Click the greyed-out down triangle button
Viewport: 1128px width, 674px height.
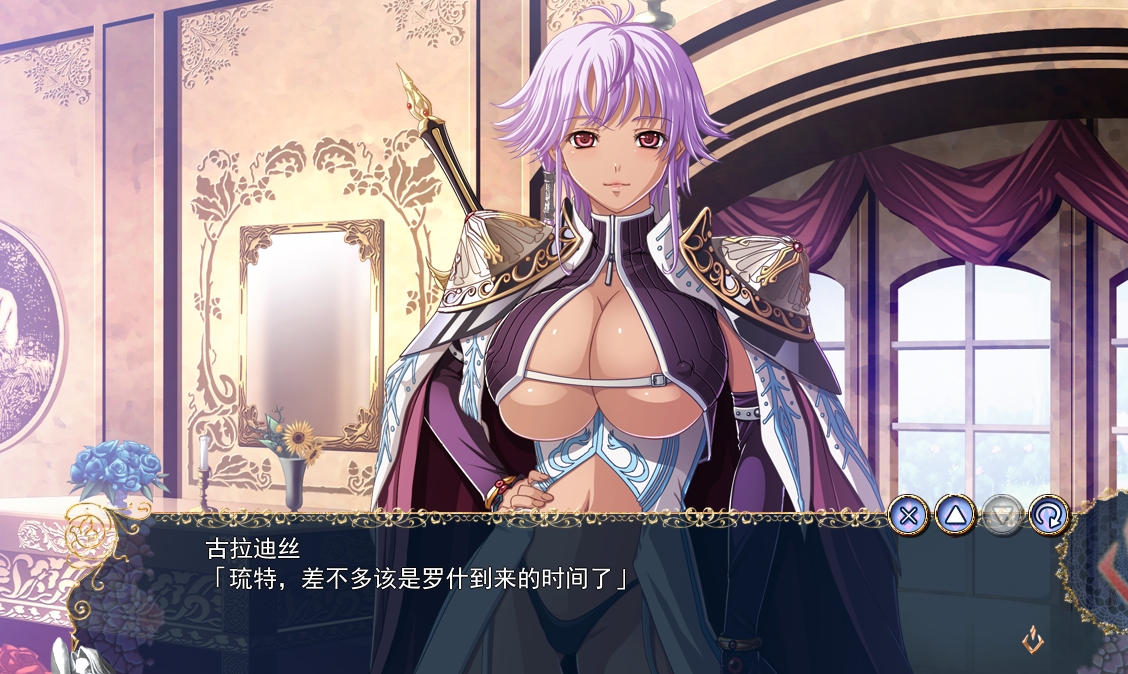click(1001, 516)
